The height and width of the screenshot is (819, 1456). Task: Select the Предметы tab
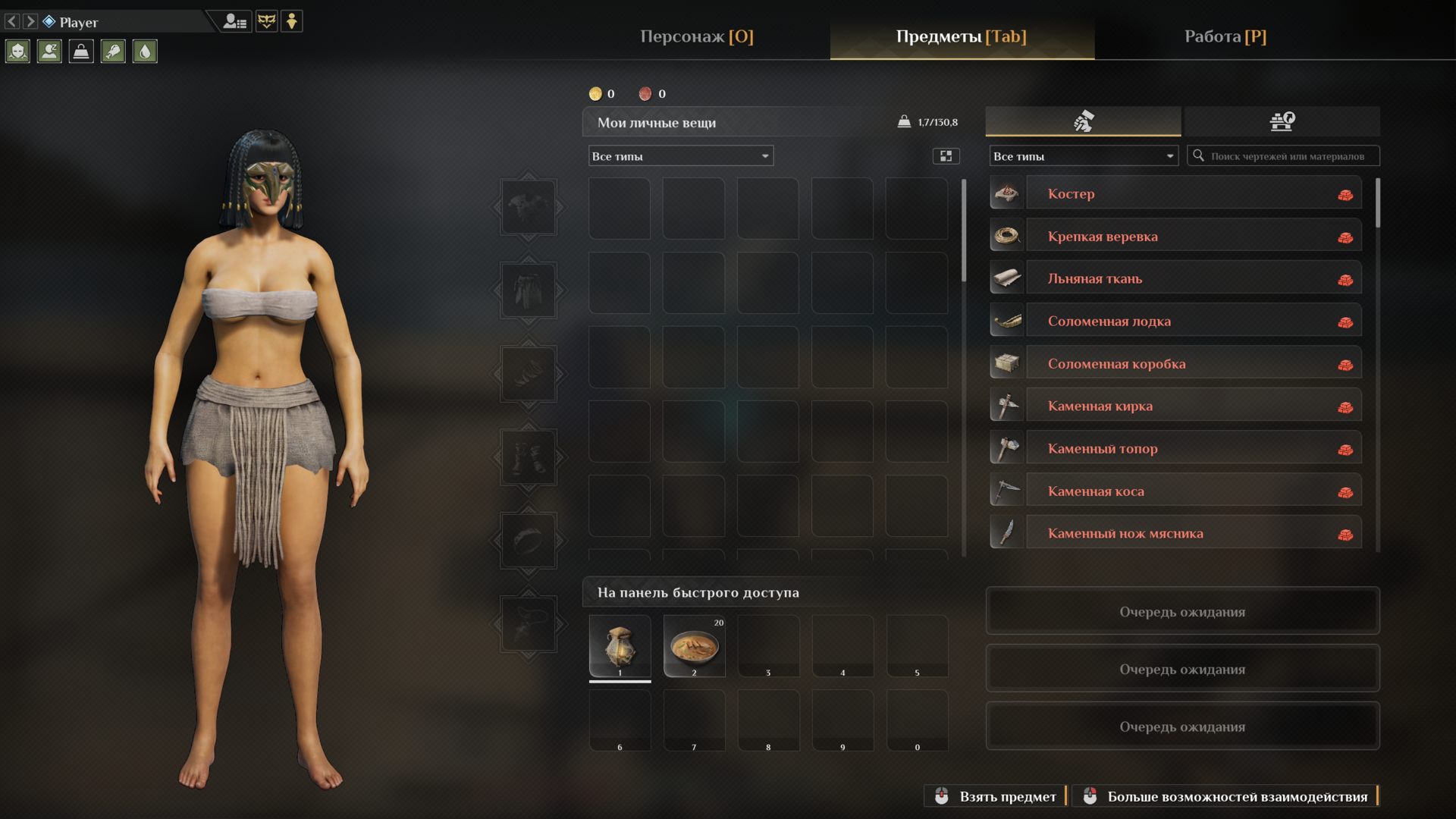point(961,36)
